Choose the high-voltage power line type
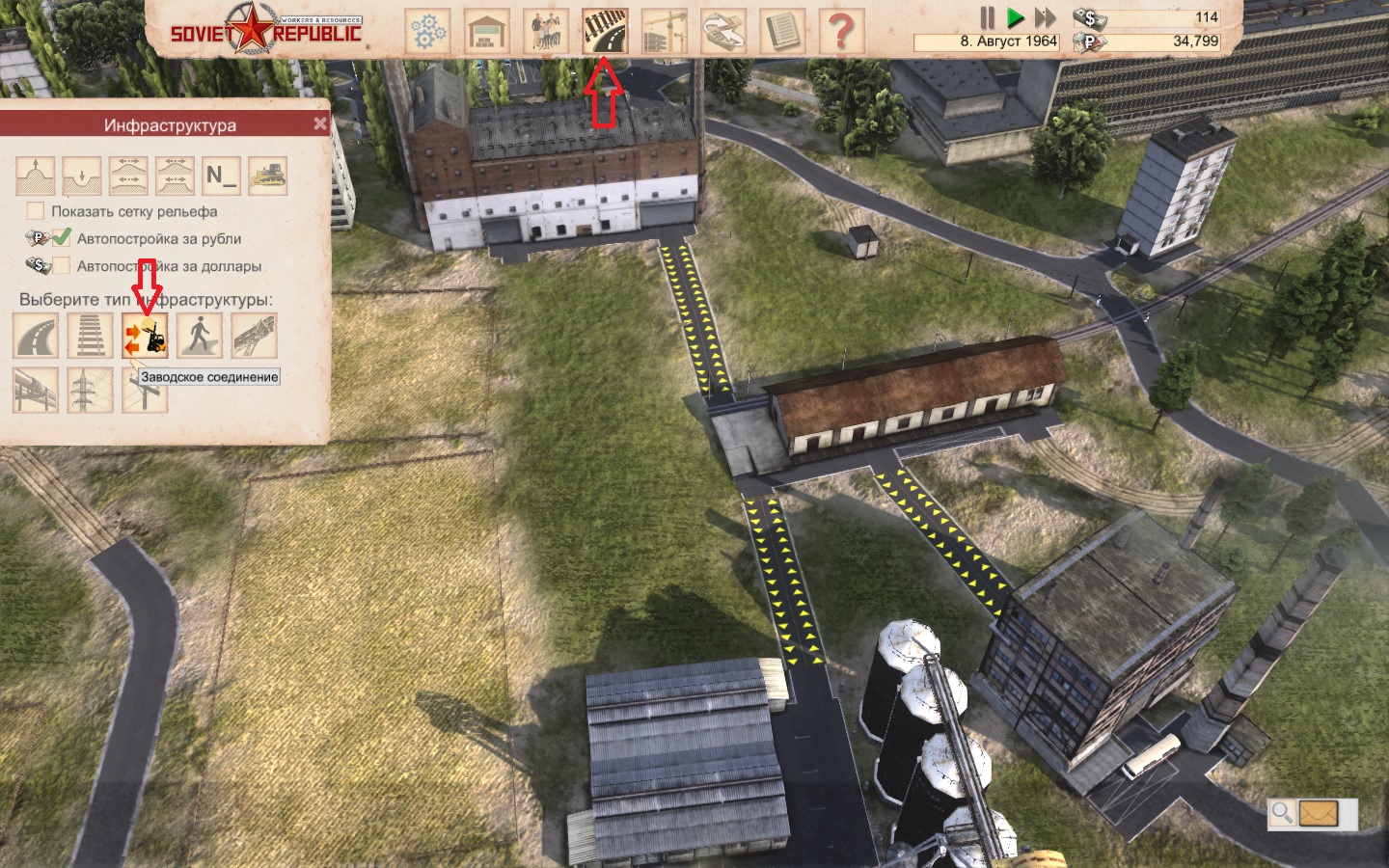1389x868 pixels. click(x=90, y=390)
